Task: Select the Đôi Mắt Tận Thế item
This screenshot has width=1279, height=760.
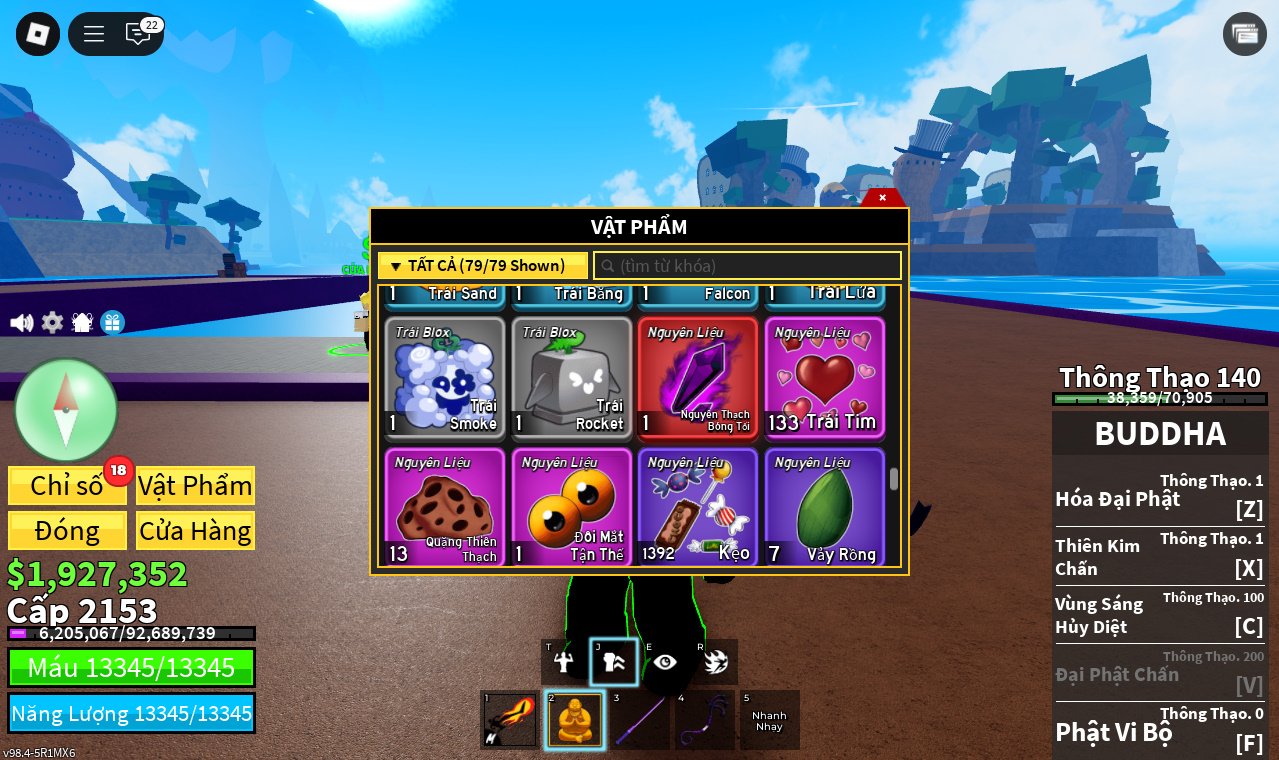Action: tap(572, 507)
